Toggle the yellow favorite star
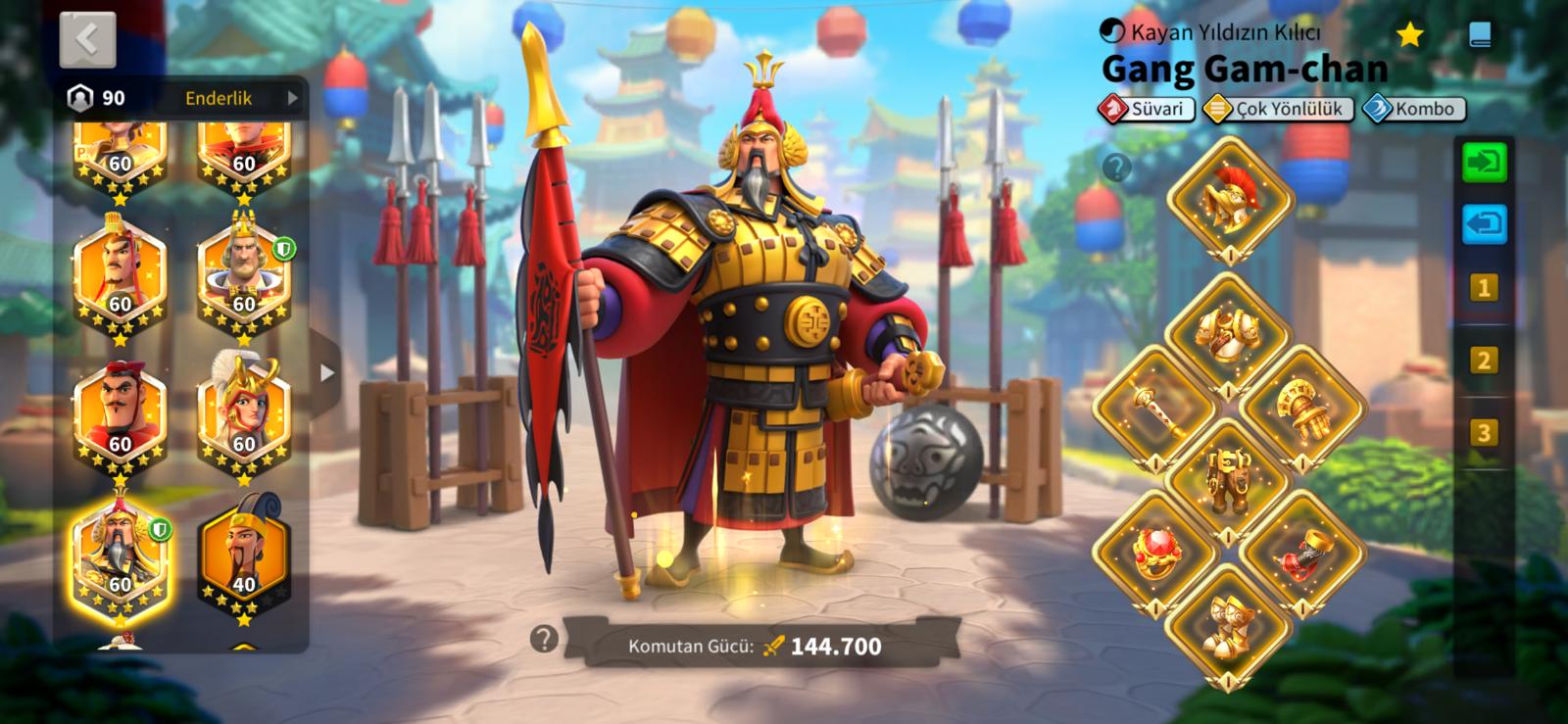The height and width of the screenshot is (724, 1568). pos(1409,35)
